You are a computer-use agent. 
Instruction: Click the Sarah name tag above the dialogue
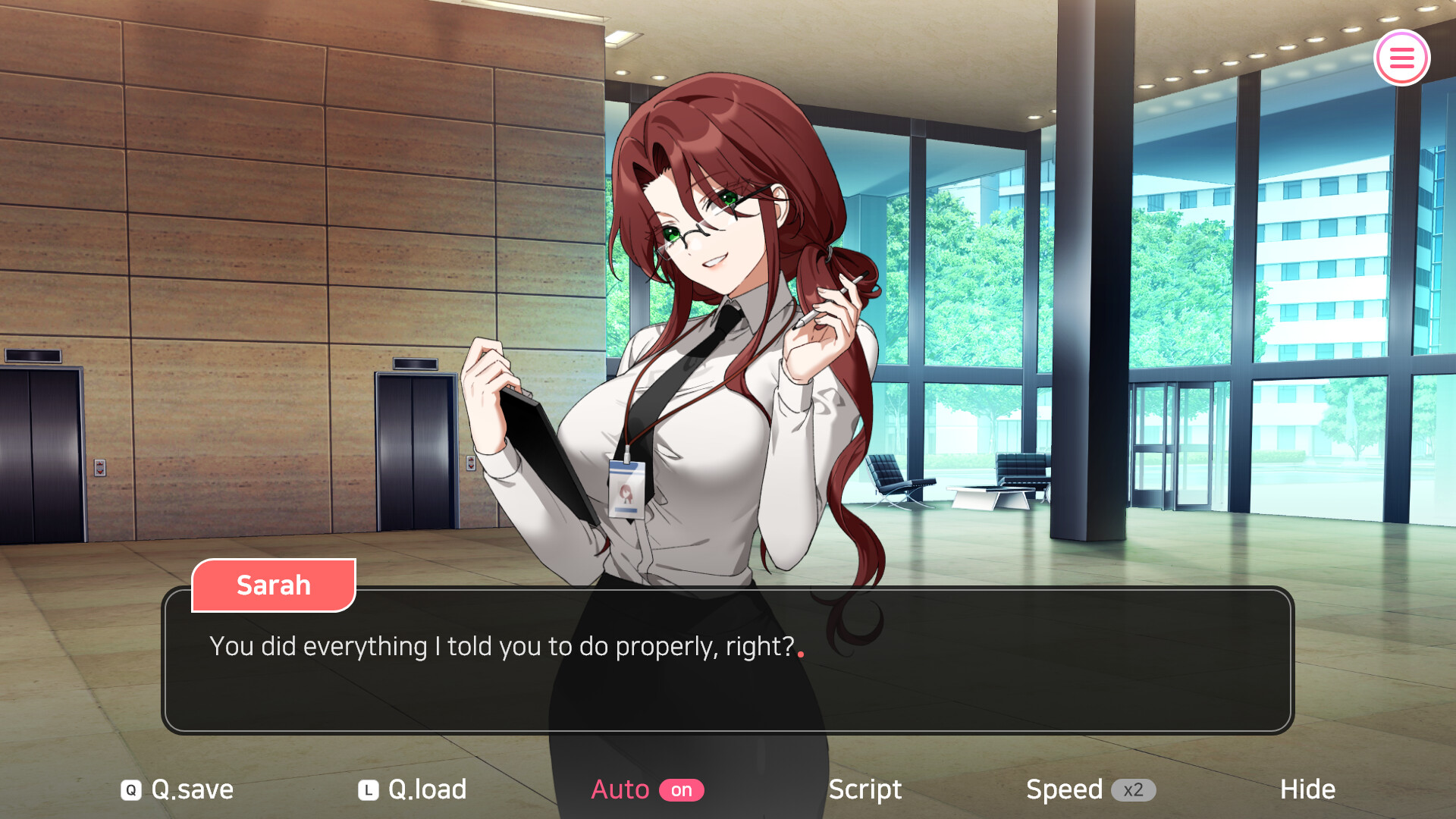tap(274, 585)
